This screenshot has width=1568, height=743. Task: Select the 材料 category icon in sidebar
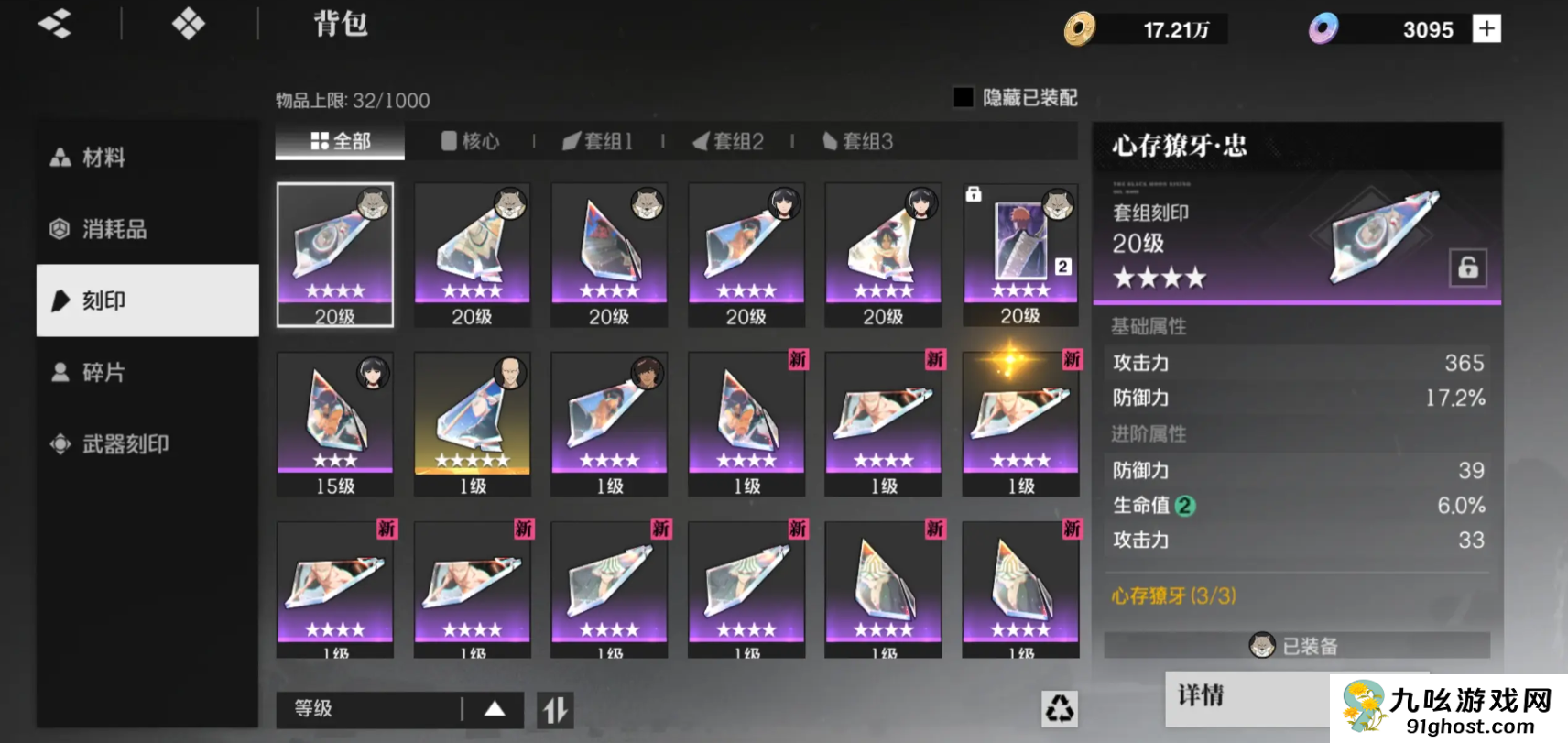pyautogui.click(x=60, y=157)
